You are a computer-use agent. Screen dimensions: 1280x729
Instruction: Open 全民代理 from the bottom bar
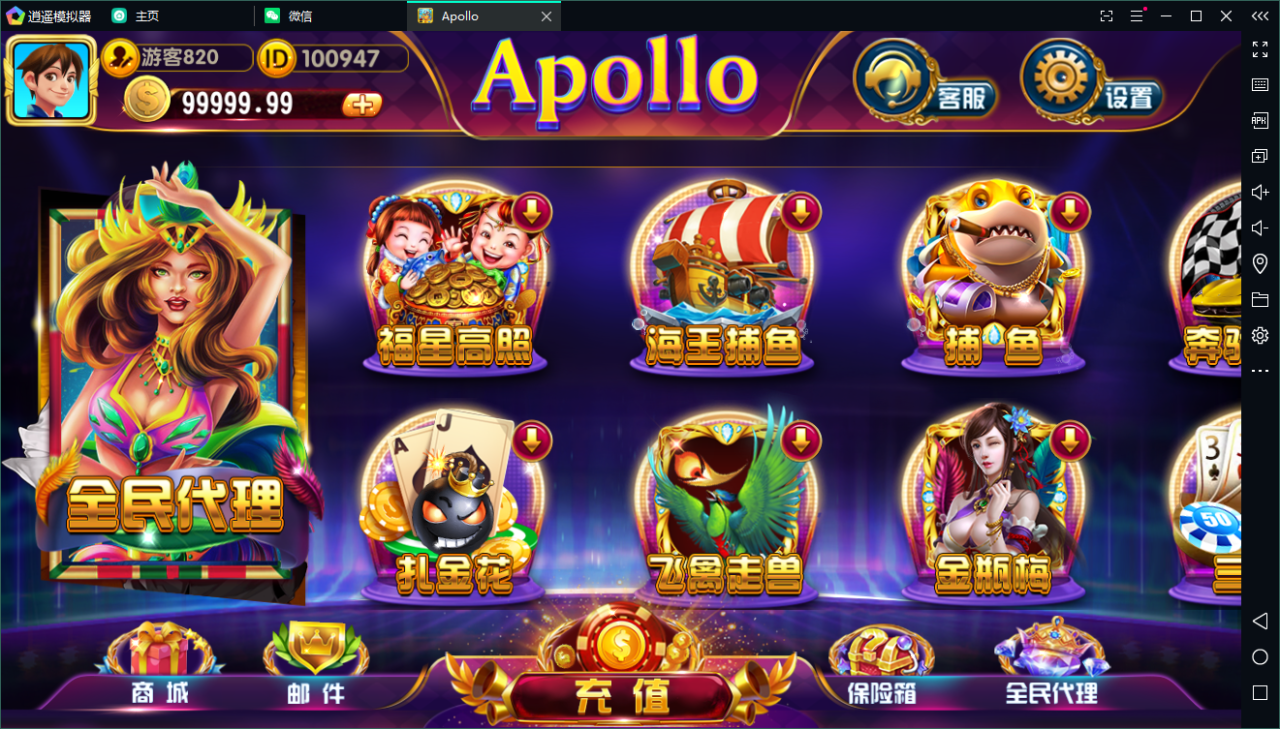[x=1050, y=670]
